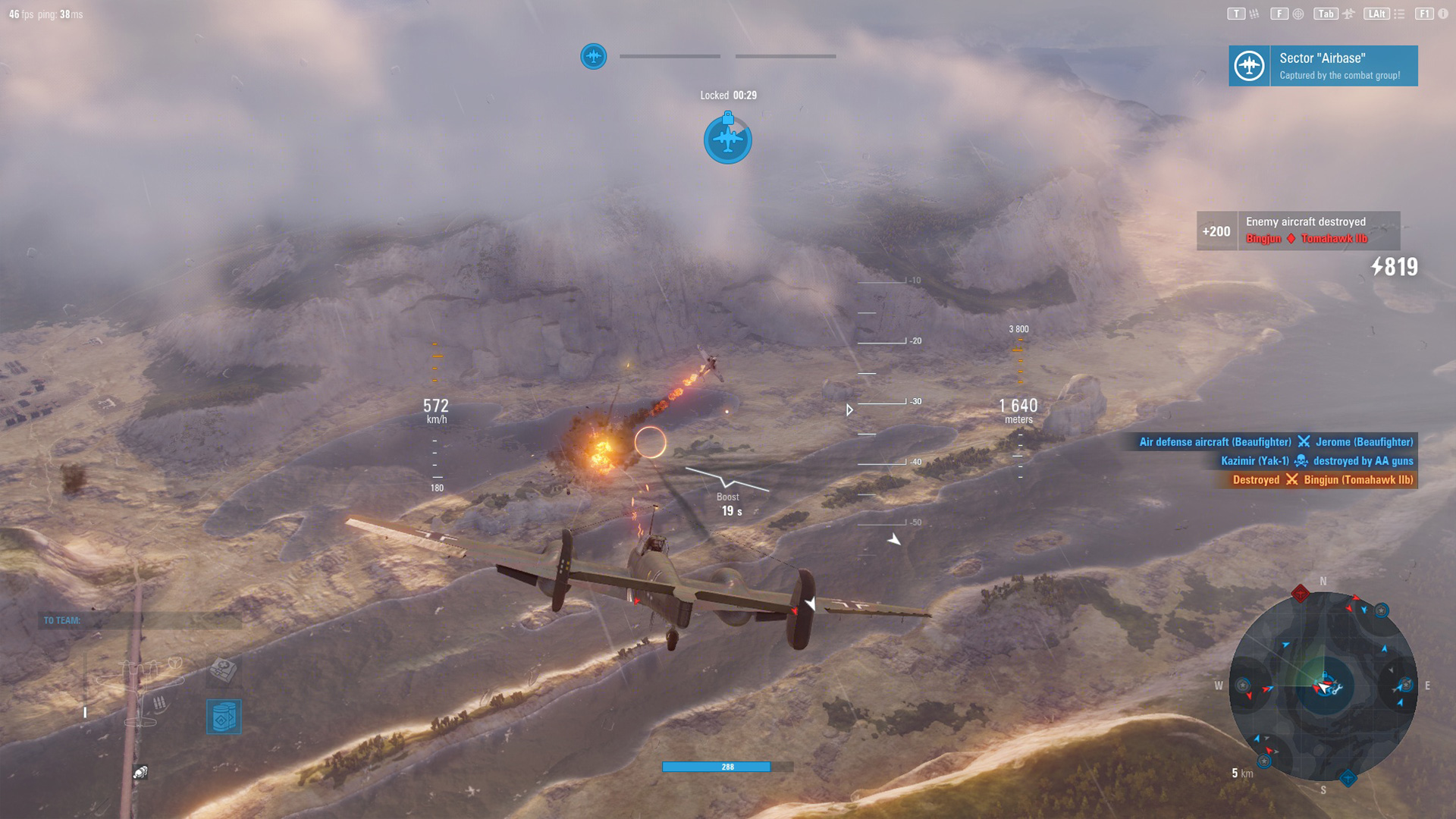
Task: Click the crosshair fire icon next to the F hint
Action: 1298,13
